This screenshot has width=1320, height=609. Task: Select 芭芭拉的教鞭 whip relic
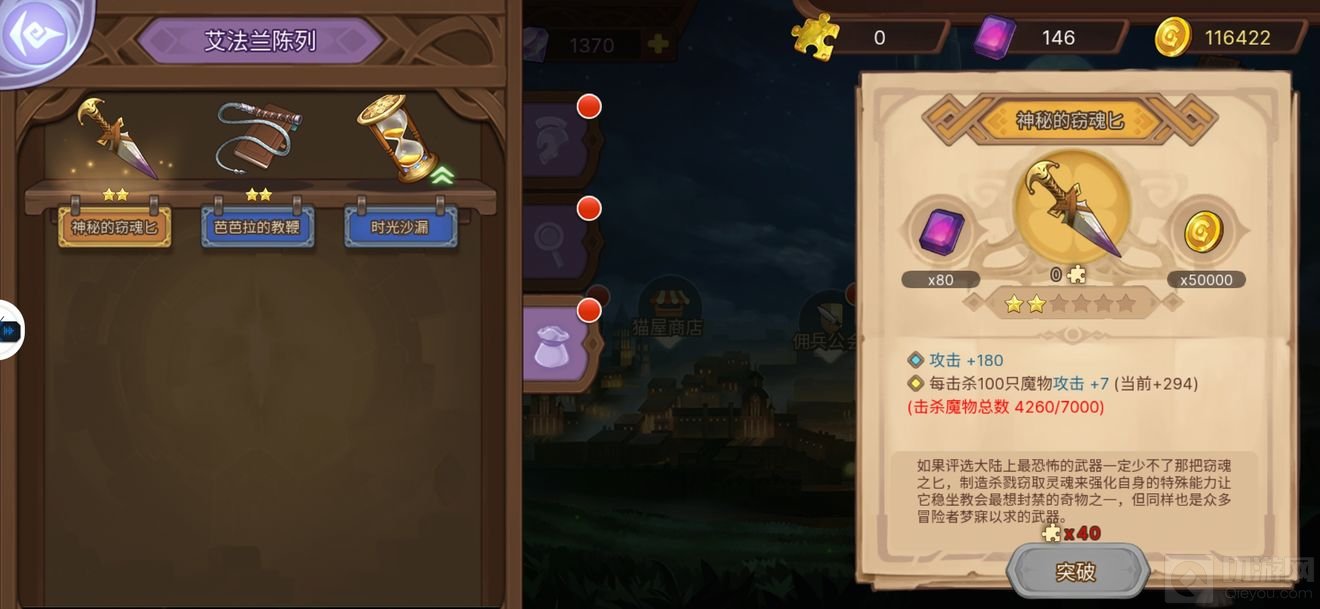pos(259,138)
